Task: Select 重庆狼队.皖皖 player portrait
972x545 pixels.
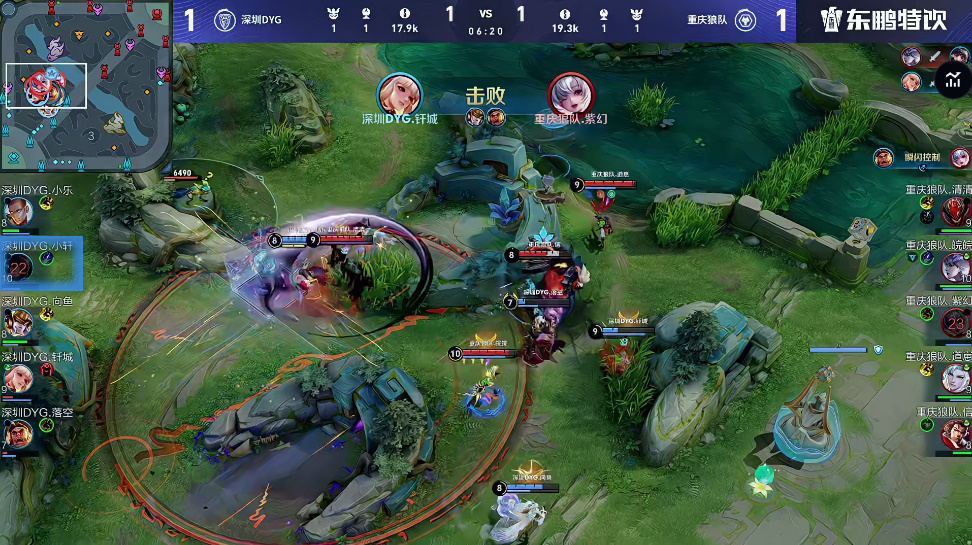Action: [953, 267]
